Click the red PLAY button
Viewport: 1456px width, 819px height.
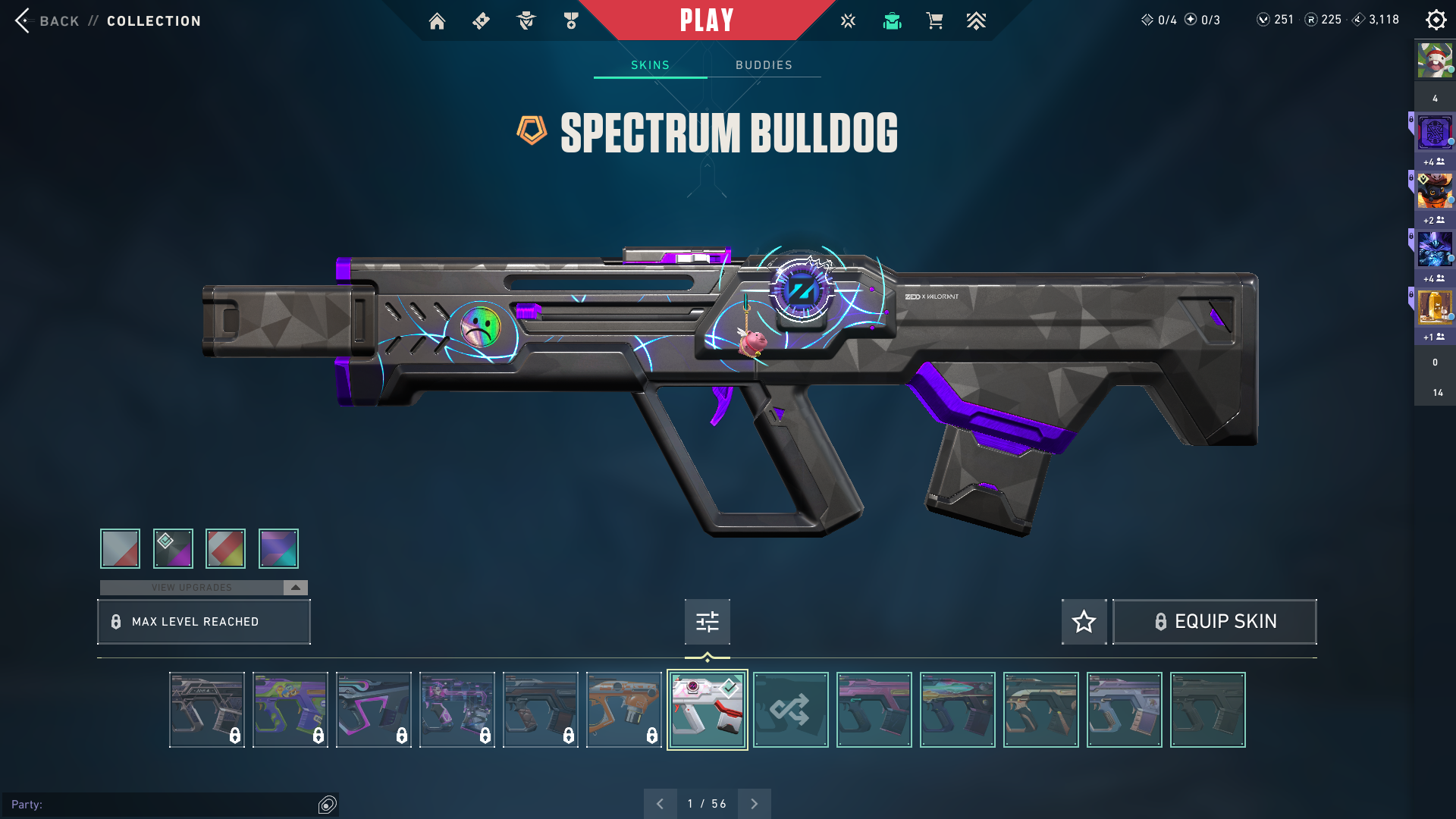coord(706,20)
